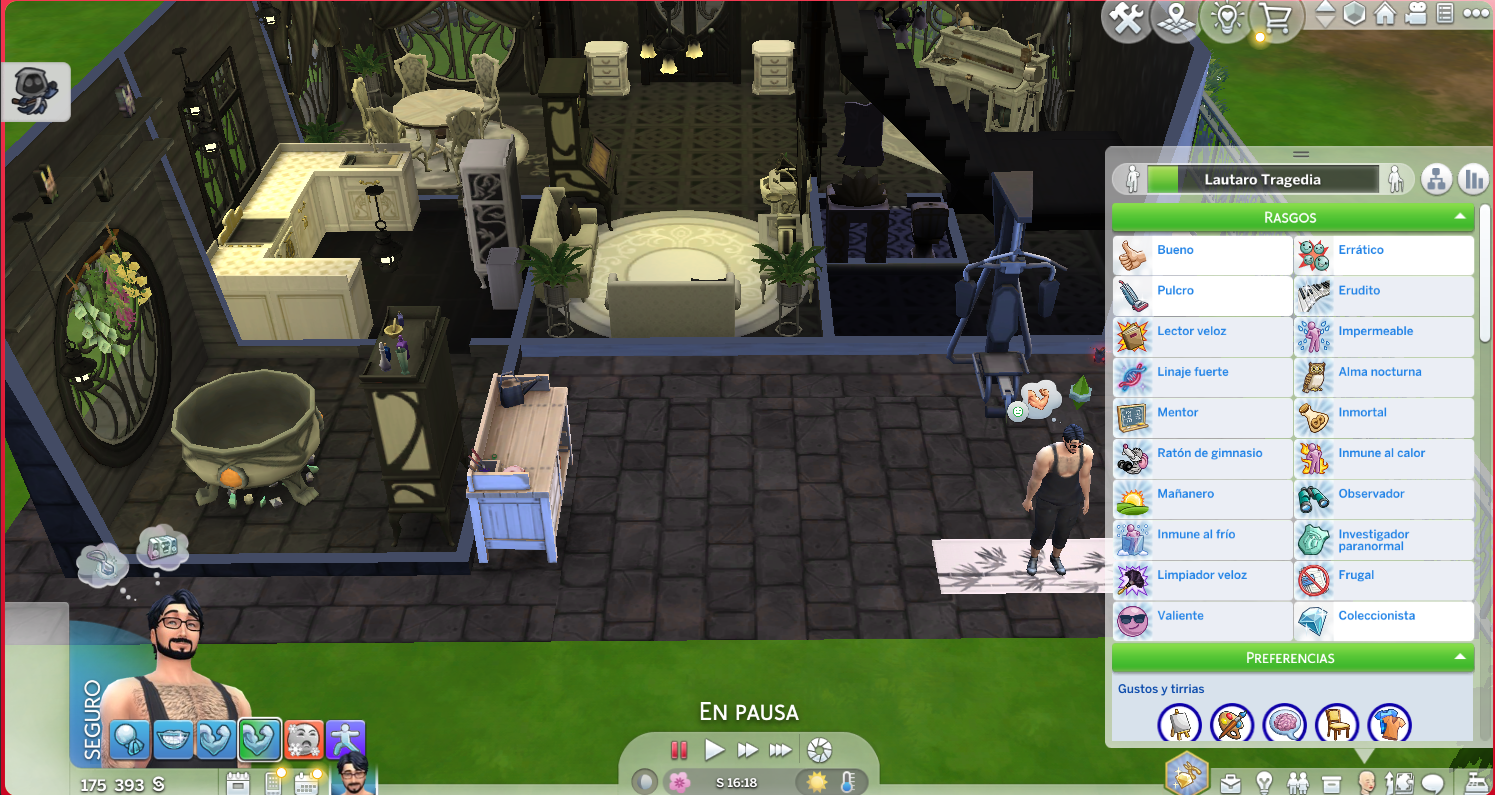This screenshot has height=795, width=1495.
Task: Switch to the world map view icon
Action: pos(1176,19)
